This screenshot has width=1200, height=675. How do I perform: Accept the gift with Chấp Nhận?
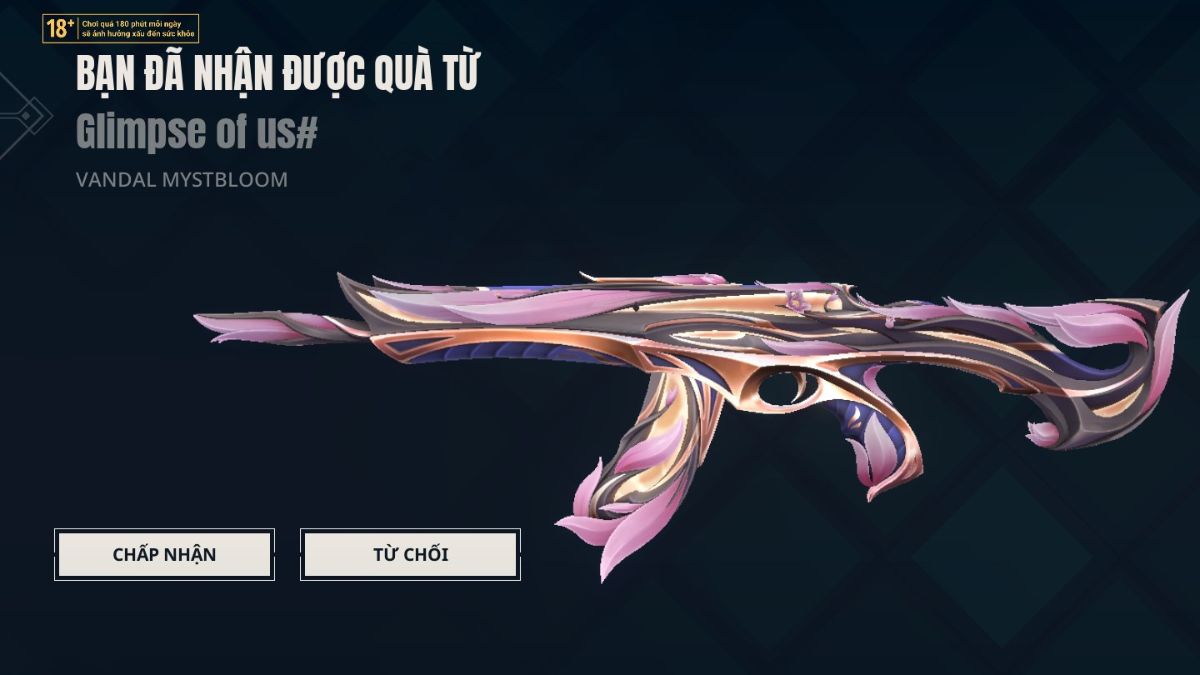coord(164,554)
